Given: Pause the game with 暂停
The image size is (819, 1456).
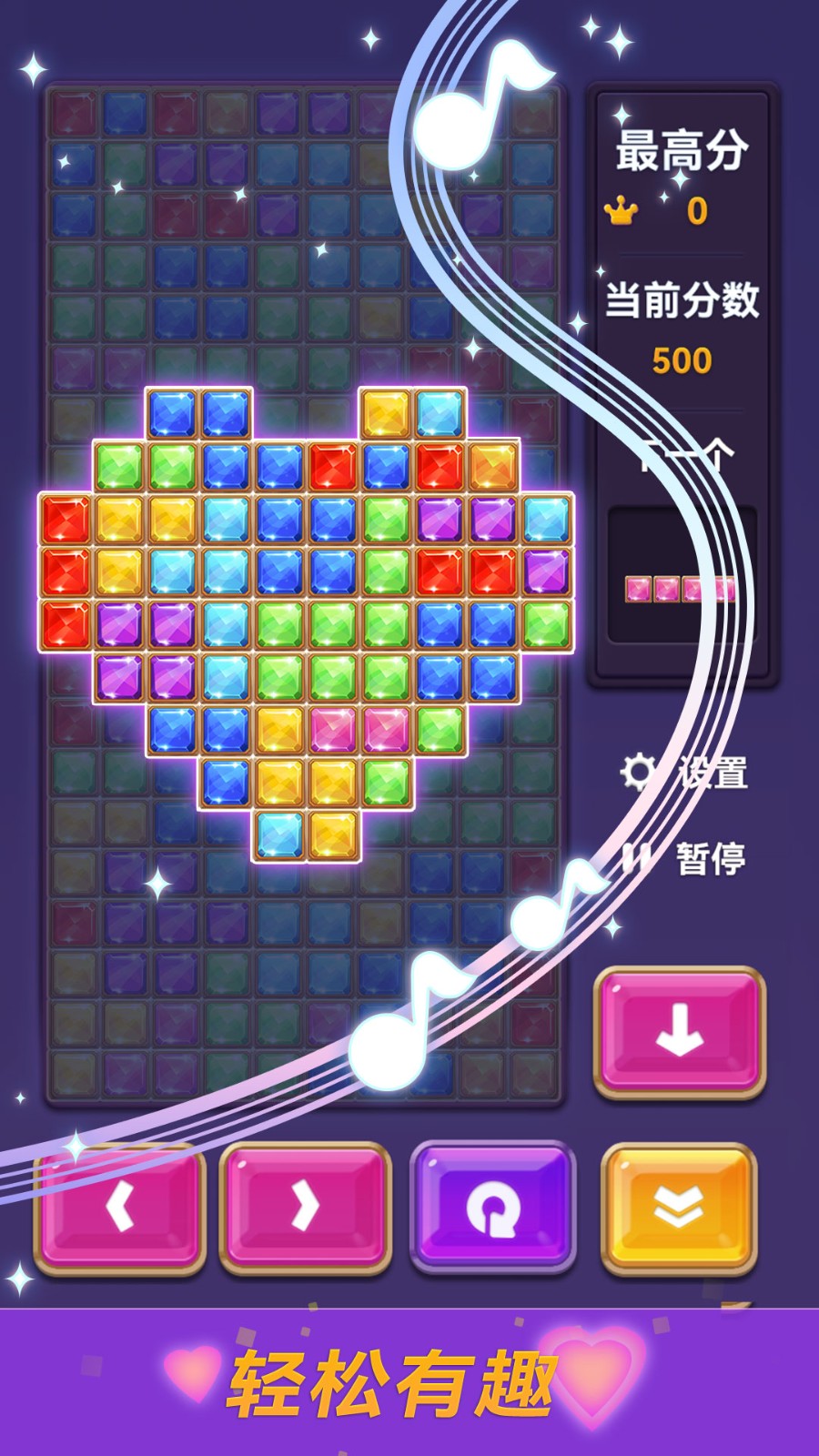Looking at the screenshot, I should click(685, 858).
